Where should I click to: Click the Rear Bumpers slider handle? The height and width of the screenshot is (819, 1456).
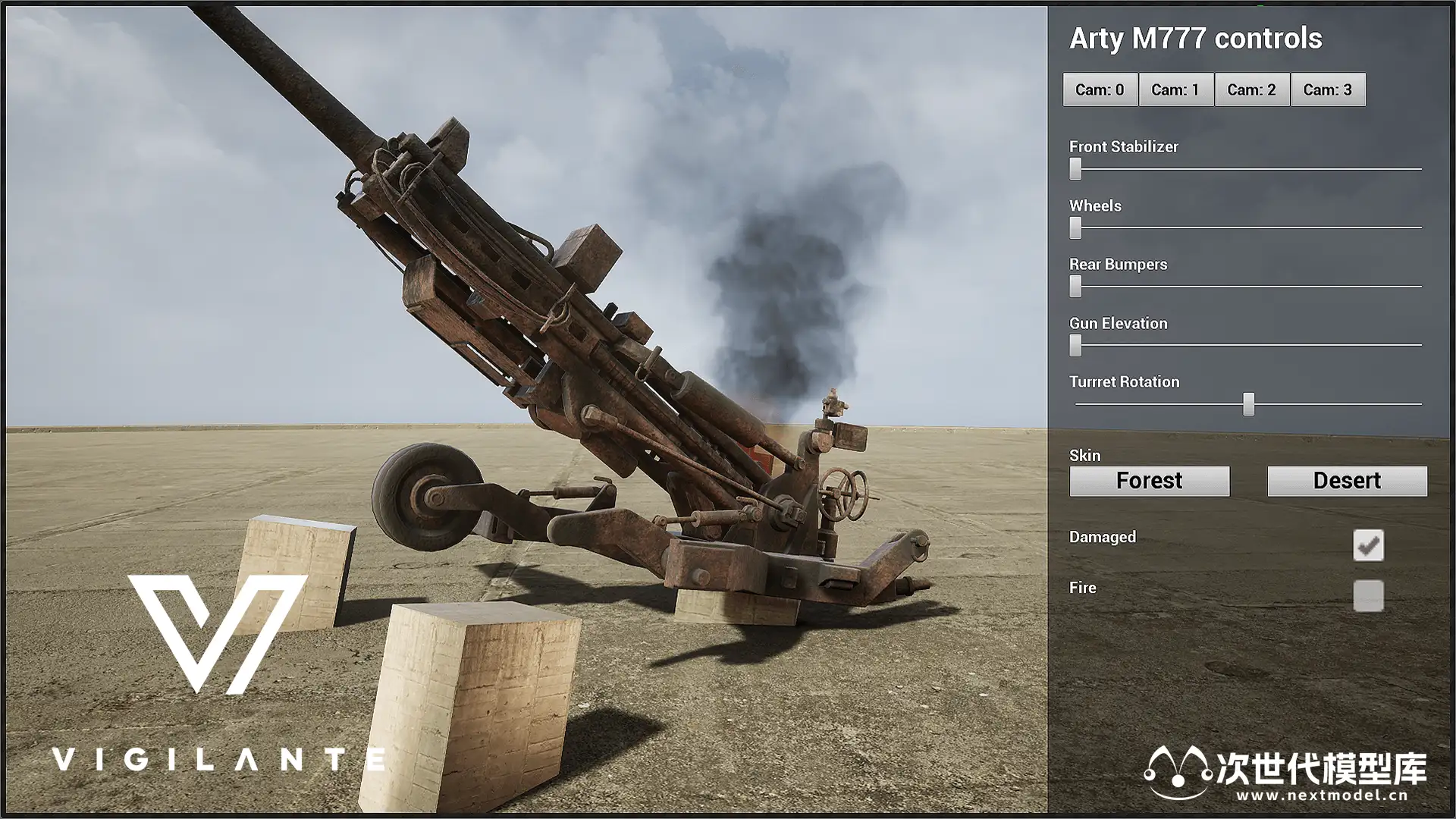[1075, 286]
